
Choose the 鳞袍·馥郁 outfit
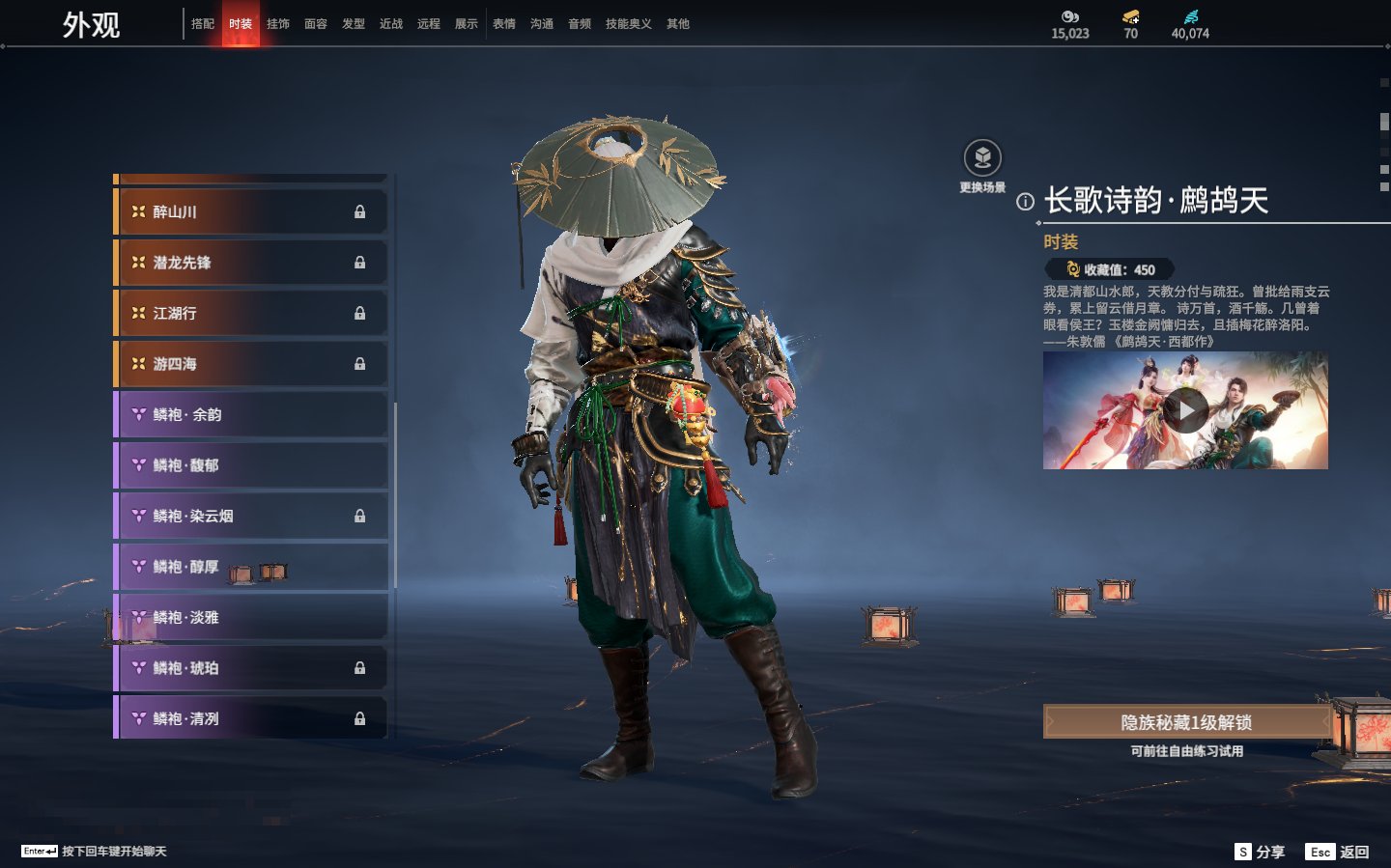coord(251,465)
